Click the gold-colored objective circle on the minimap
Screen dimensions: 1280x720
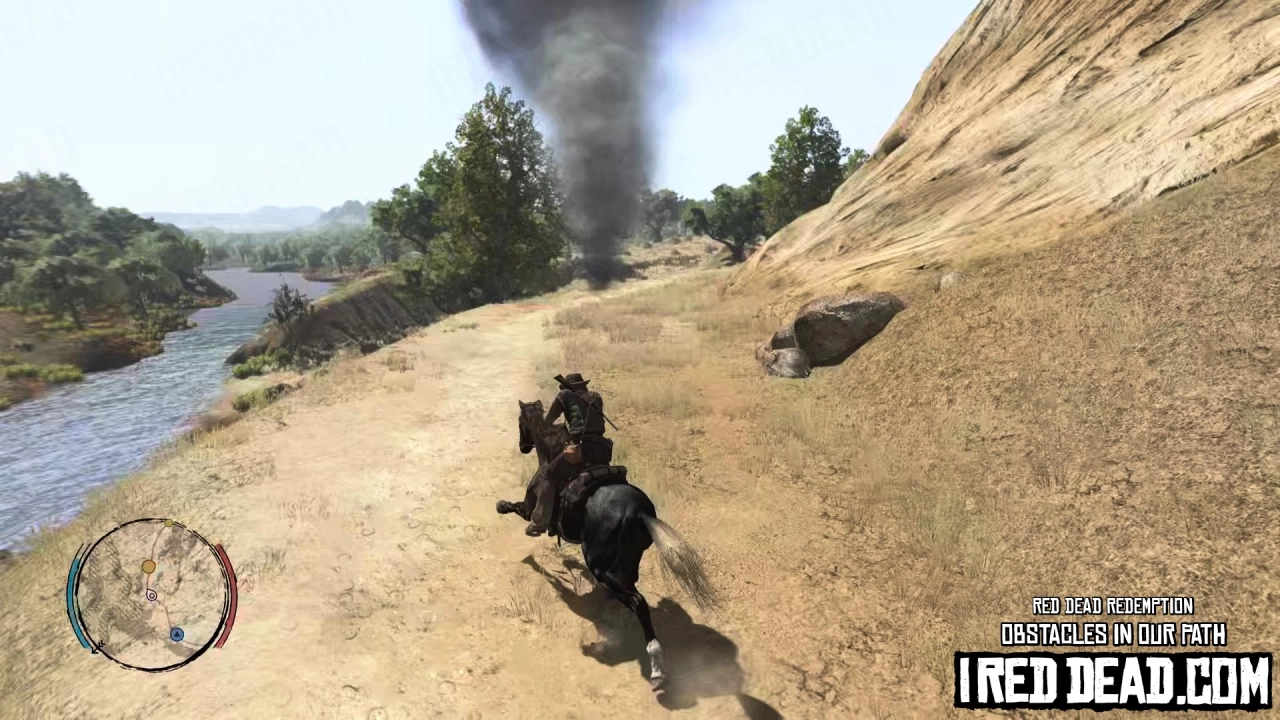(x=148, y=566)
